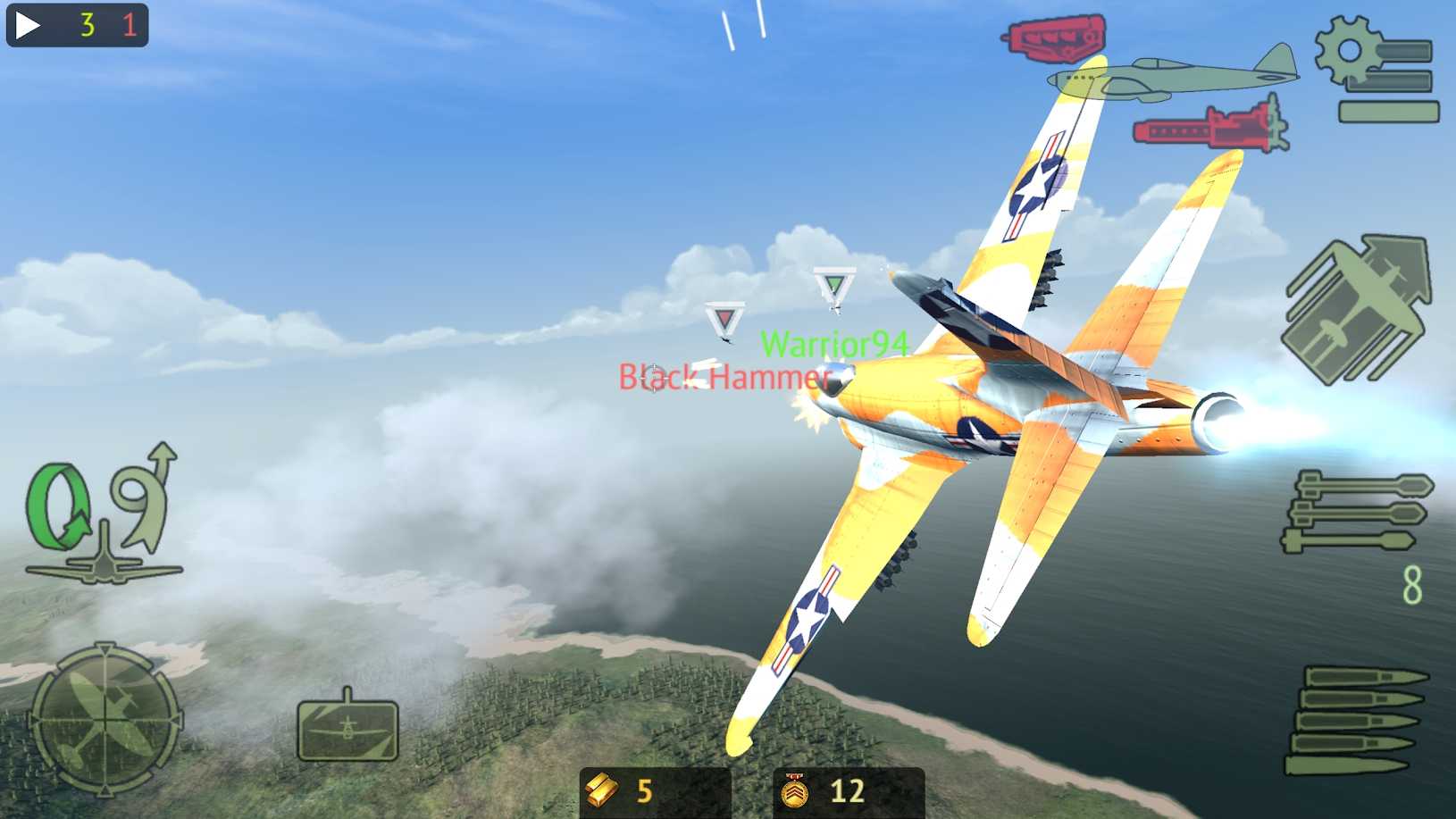Image resolution: width=1456 pixels, height=819 pixels.
Task: Select the Warrior94 nameplate
Action: (835, 344)
